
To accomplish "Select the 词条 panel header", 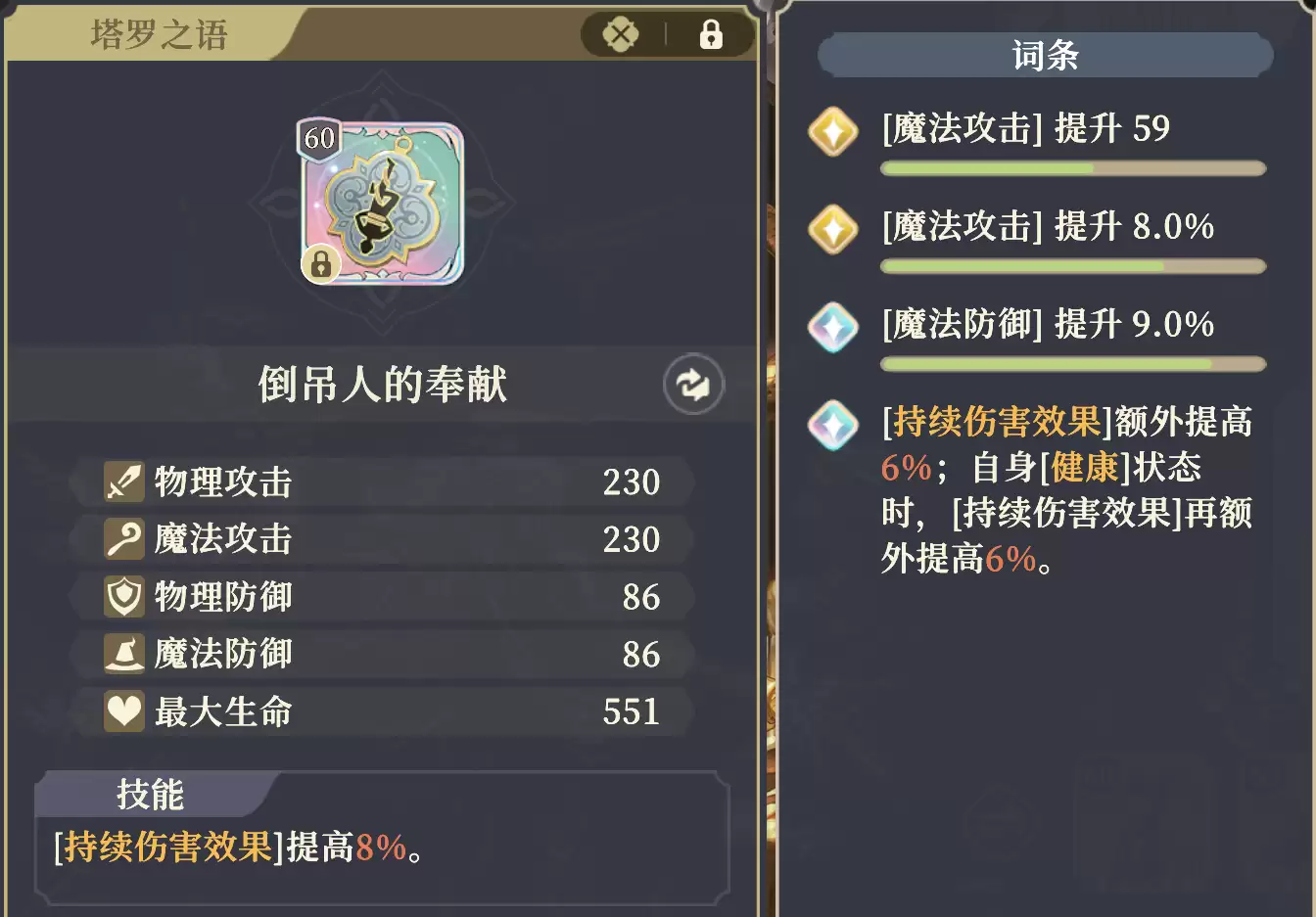I will click(1044, 55).
